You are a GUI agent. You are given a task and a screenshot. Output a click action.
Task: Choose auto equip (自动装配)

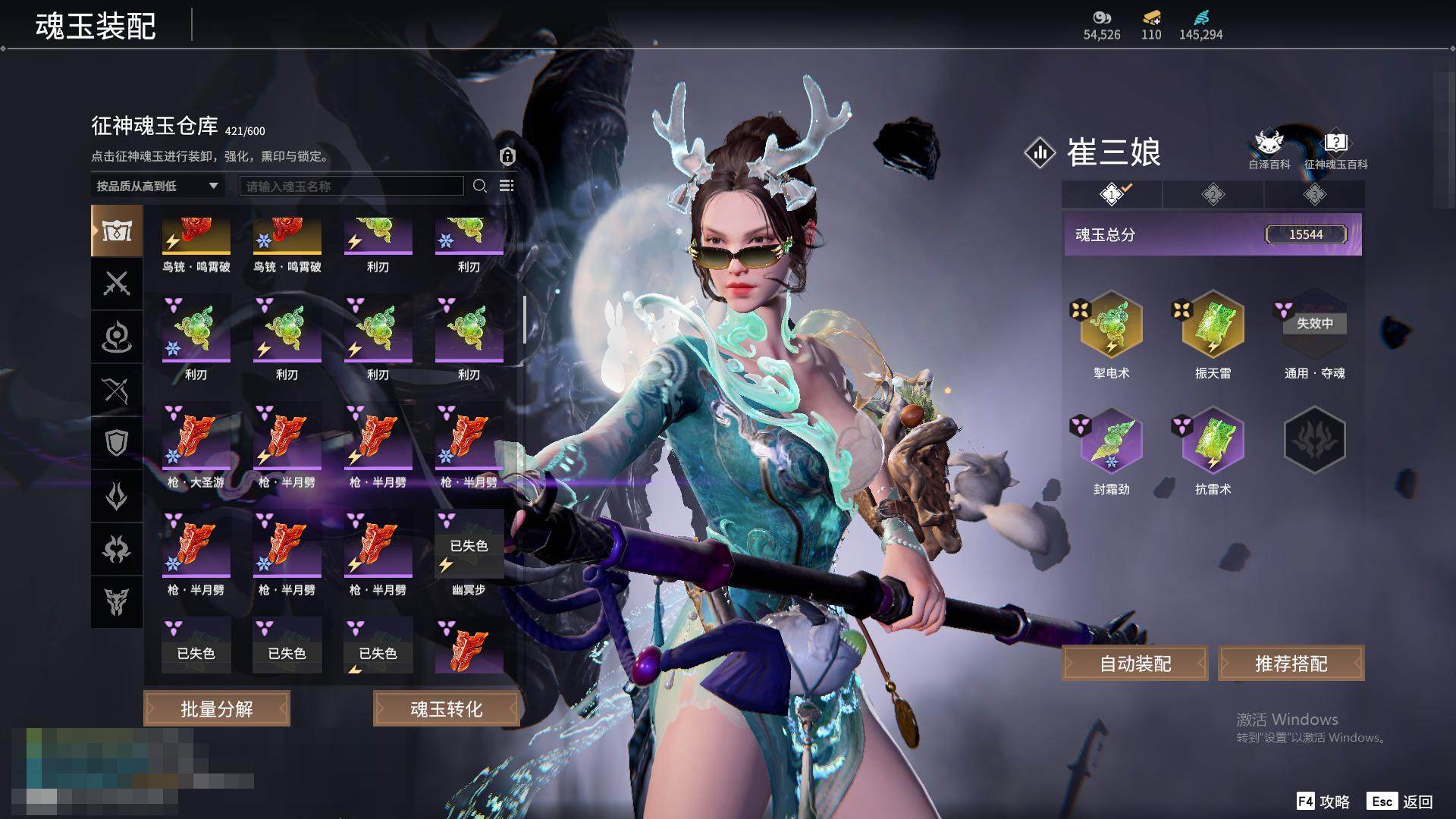(1135, 664)
